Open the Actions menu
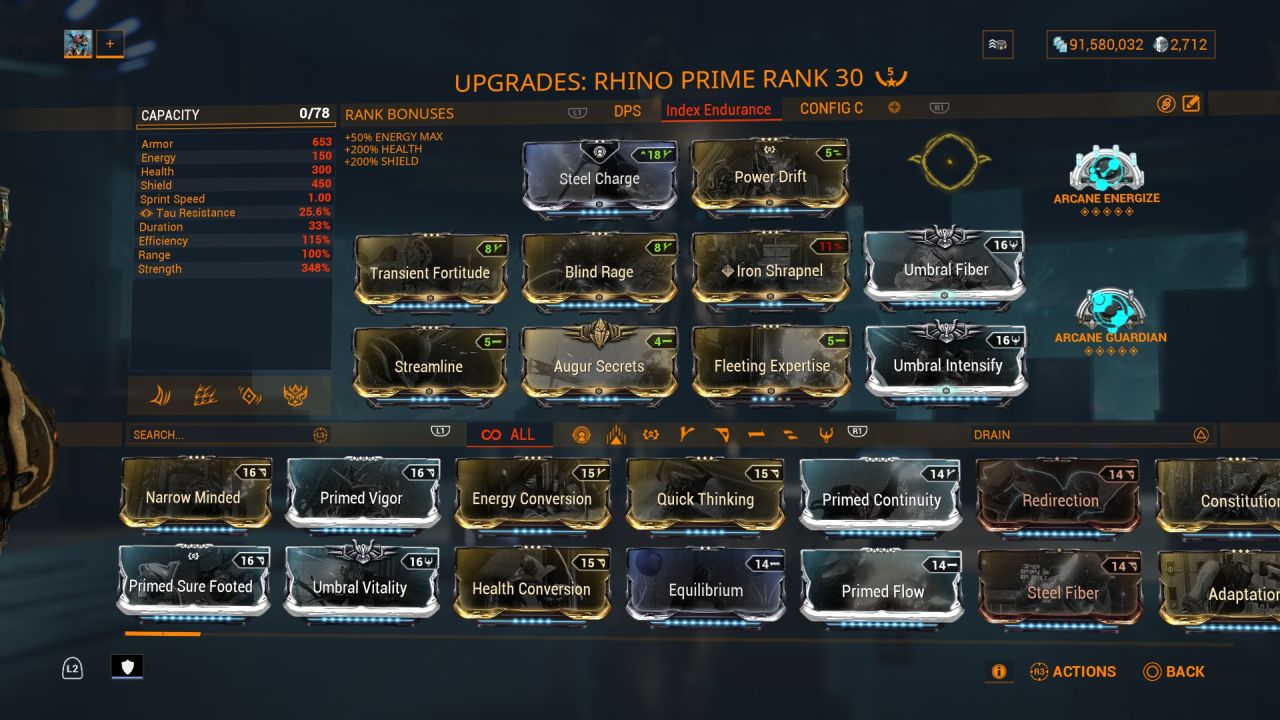 (1074, 671)
